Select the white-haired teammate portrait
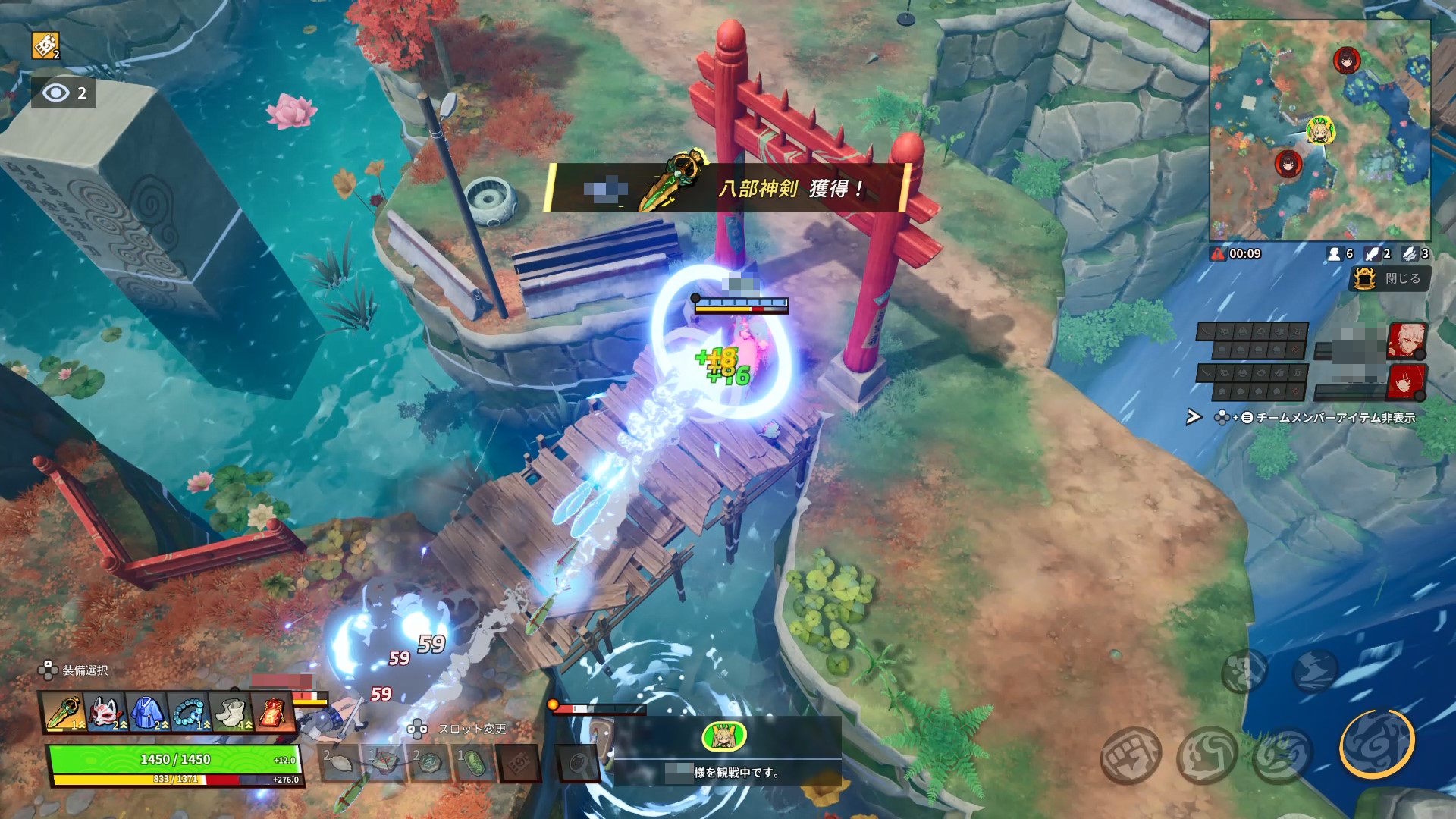 click(x=1407, y=340)
